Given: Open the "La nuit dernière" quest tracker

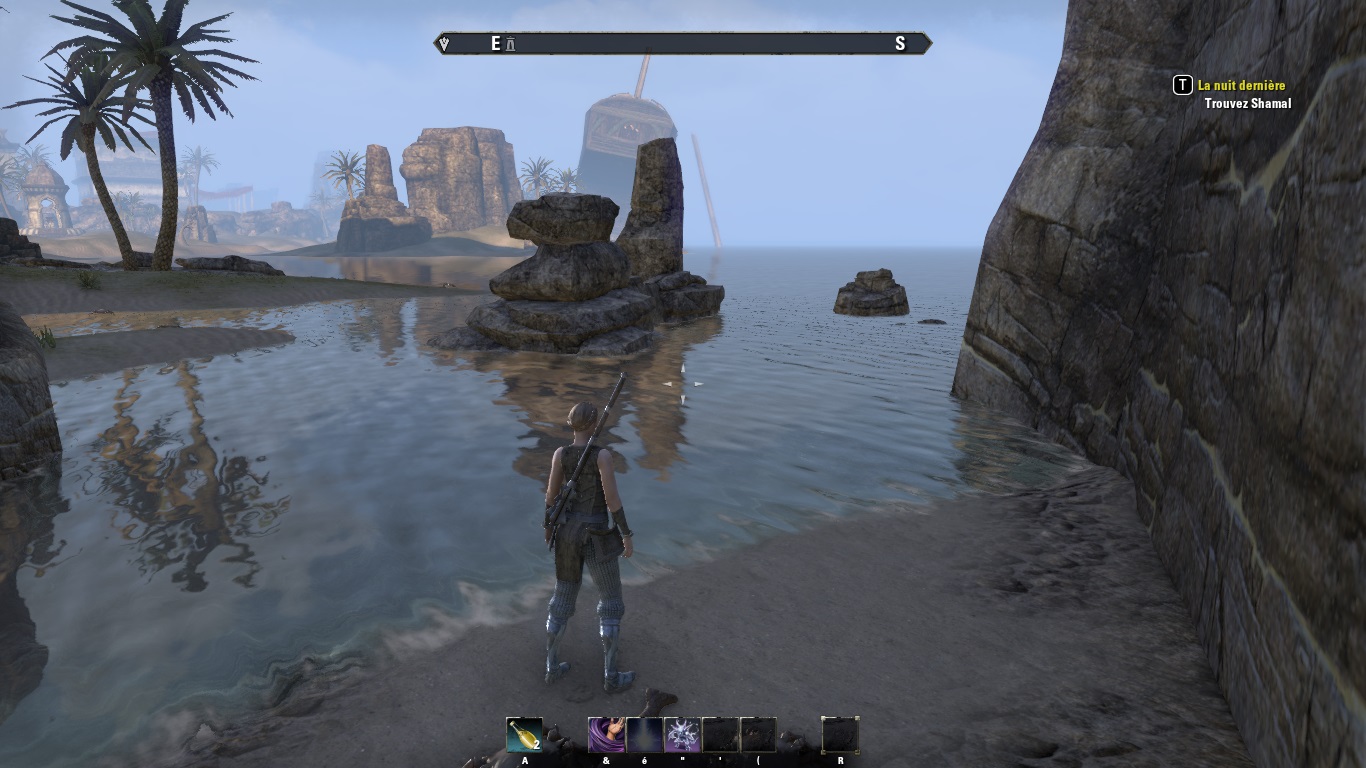Looking at the screenshot, I should tap(1241, 86).
